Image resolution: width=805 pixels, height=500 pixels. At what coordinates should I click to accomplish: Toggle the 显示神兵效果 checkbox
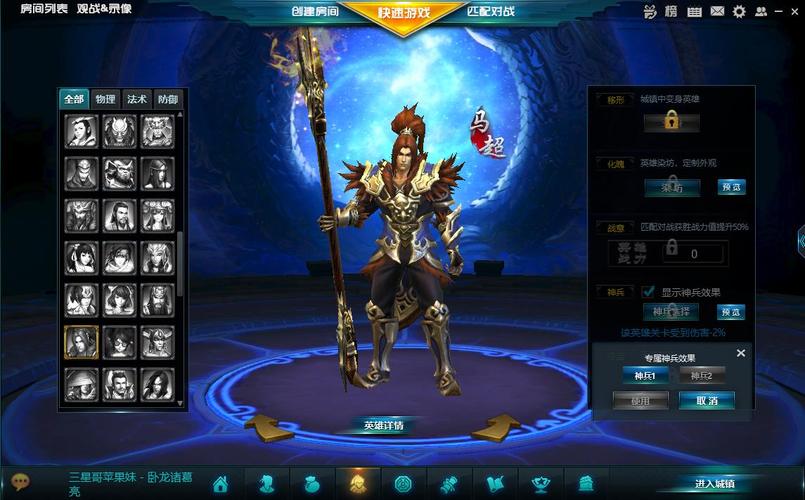[x=648, y=292]
